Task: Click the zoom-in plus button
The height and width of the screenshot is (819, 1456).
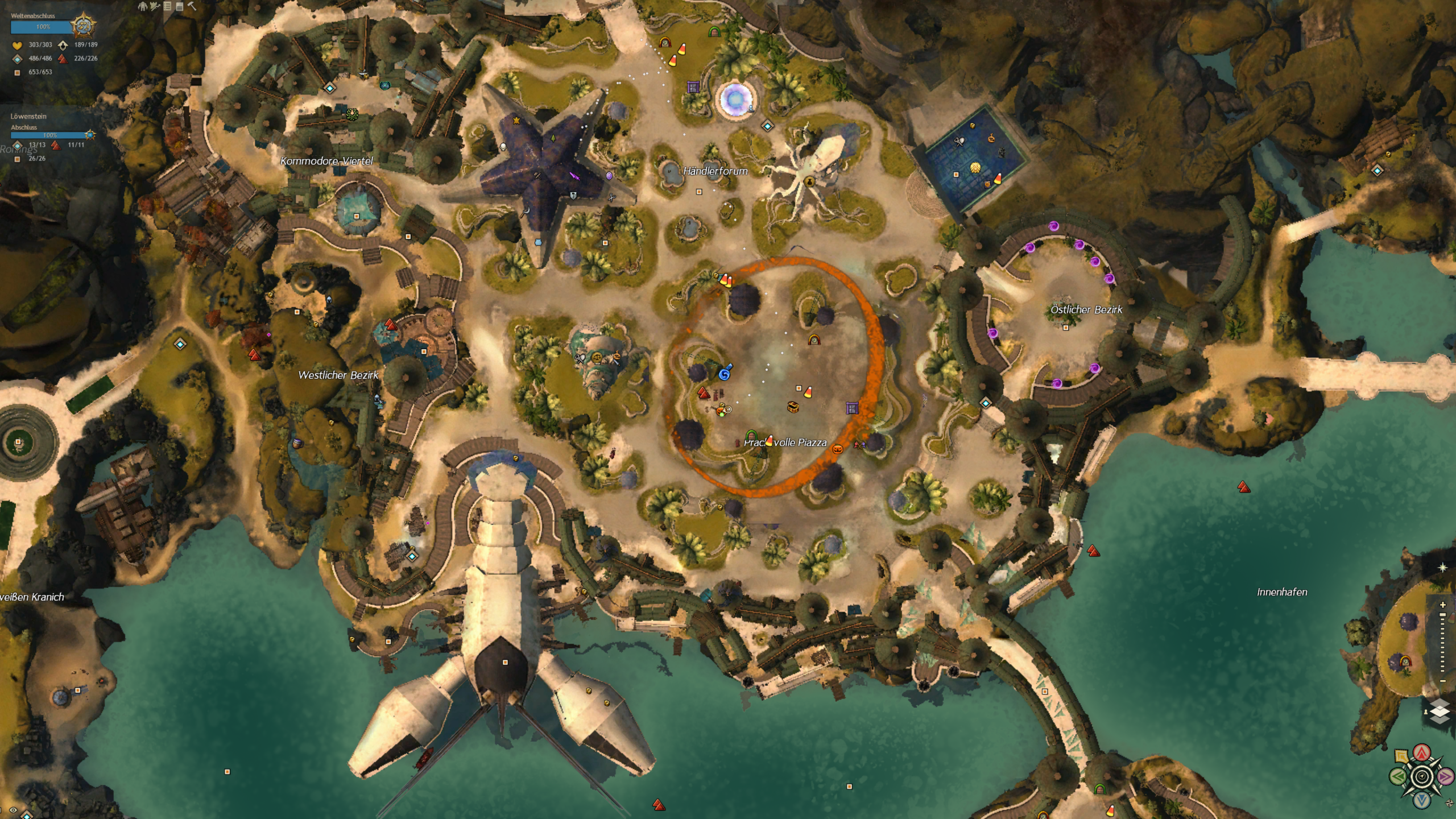Action: click(1442, 605)
